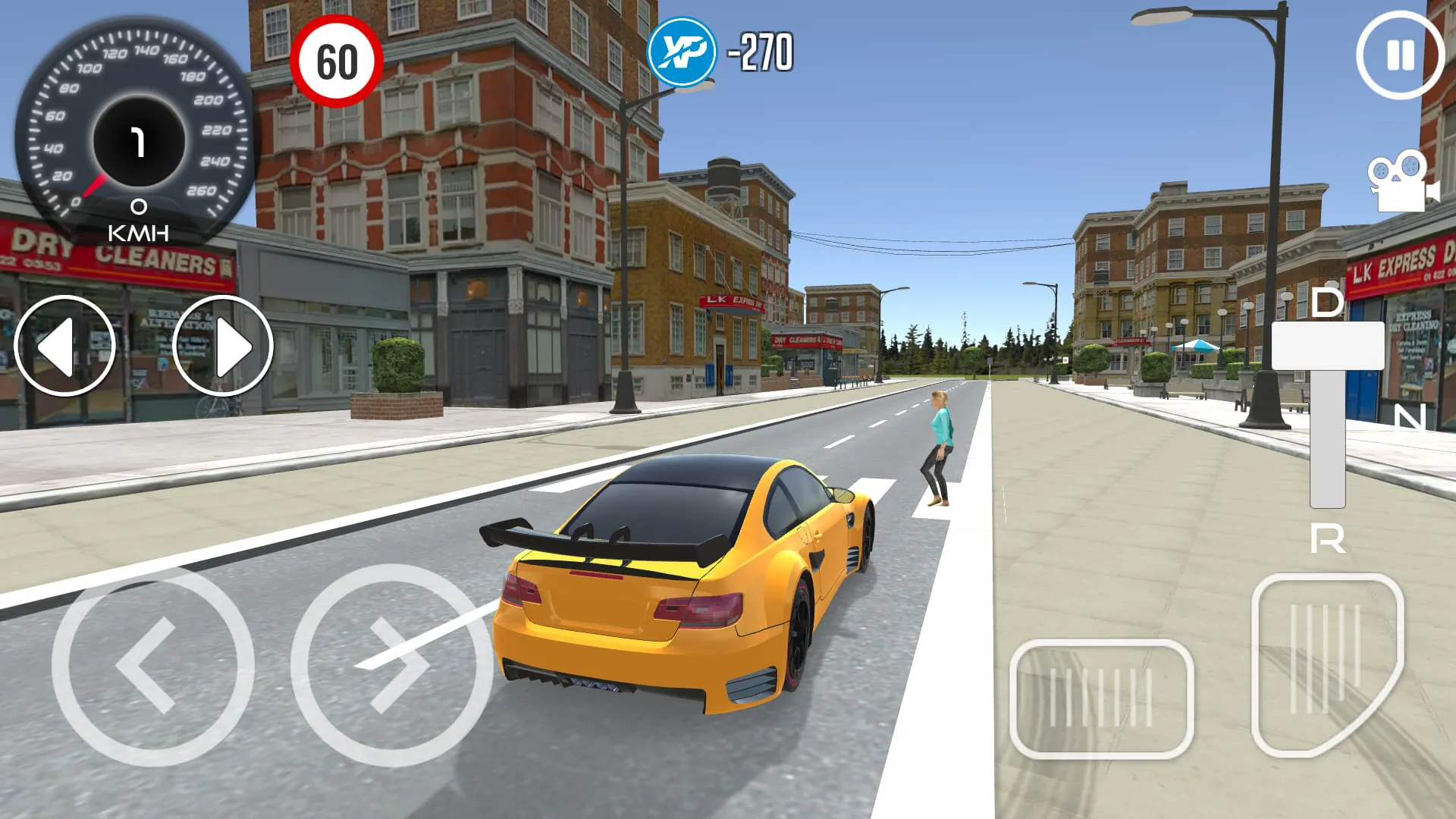1456x819 pixels.
Task: Click the pedestrian crossing the road
Action: (x=939, y=447)
